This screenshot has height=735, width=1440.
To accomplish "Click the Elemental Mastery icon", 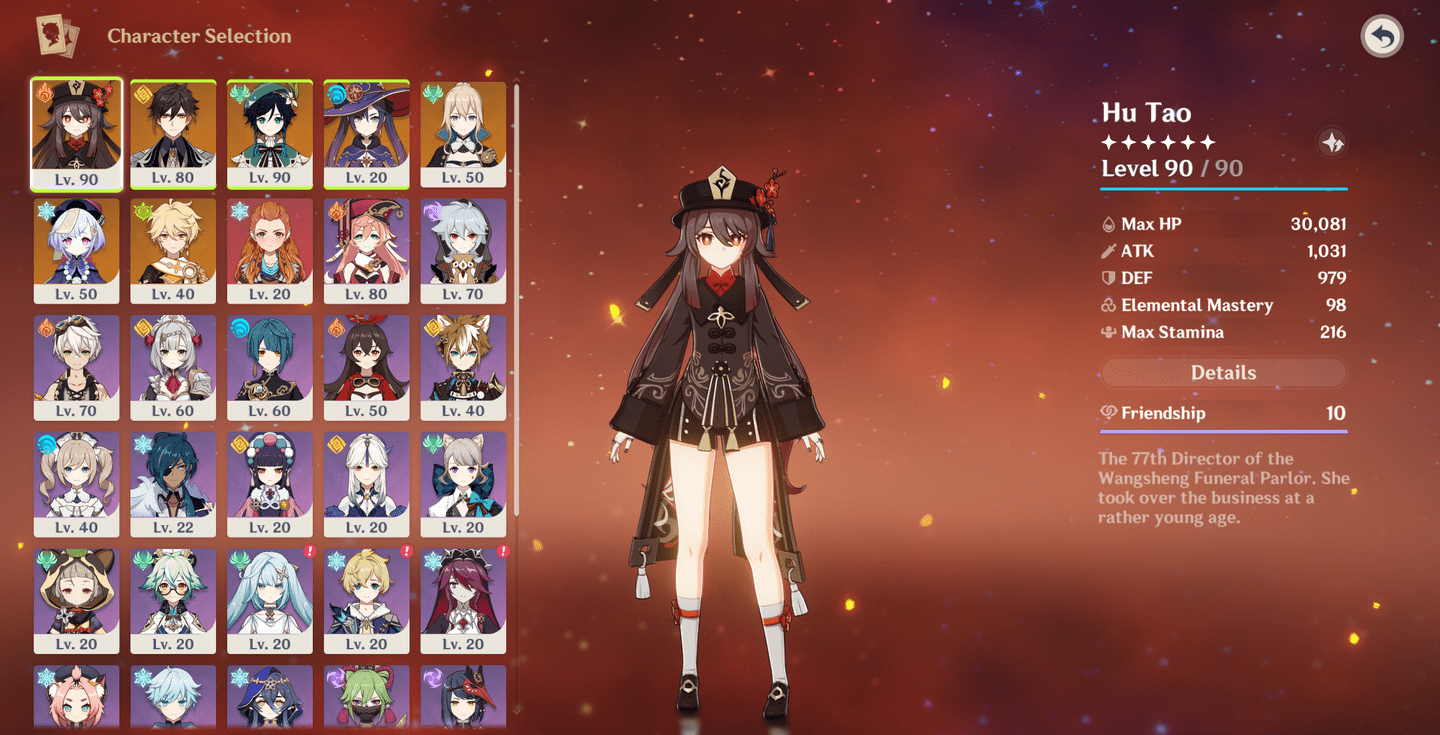I will click(x=1110, y=305).
